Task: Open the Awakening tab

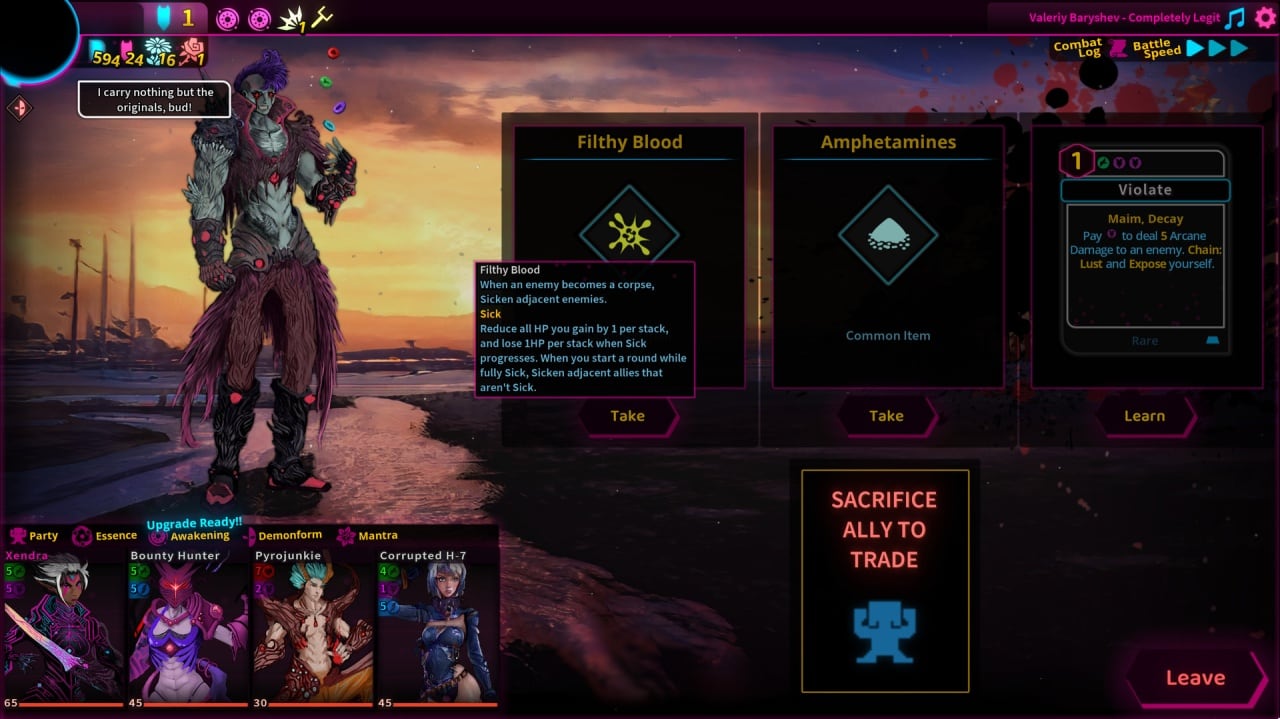Action: (x=190, y=536)
